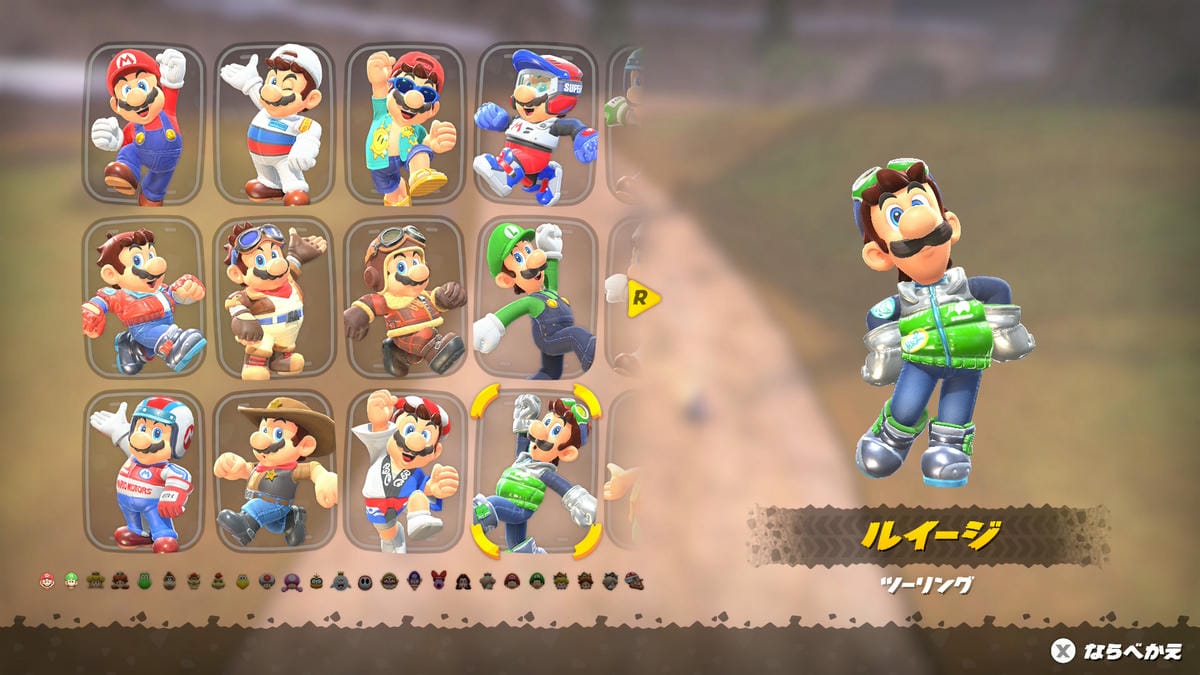The image size is (1200, 675).
Task: Pick Mario wearing sunglasses and aqua shirt
Action: click(405, 124)
